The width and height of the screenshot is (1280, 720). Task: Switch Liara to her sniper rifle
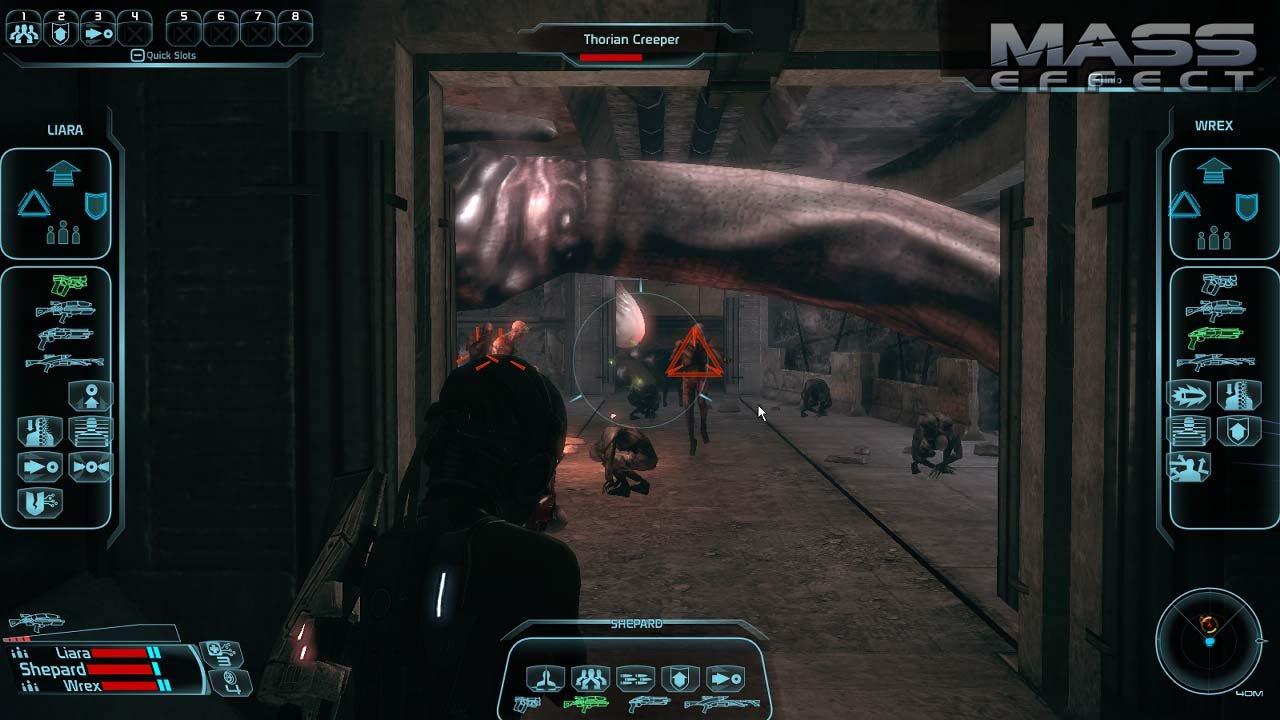65,363
